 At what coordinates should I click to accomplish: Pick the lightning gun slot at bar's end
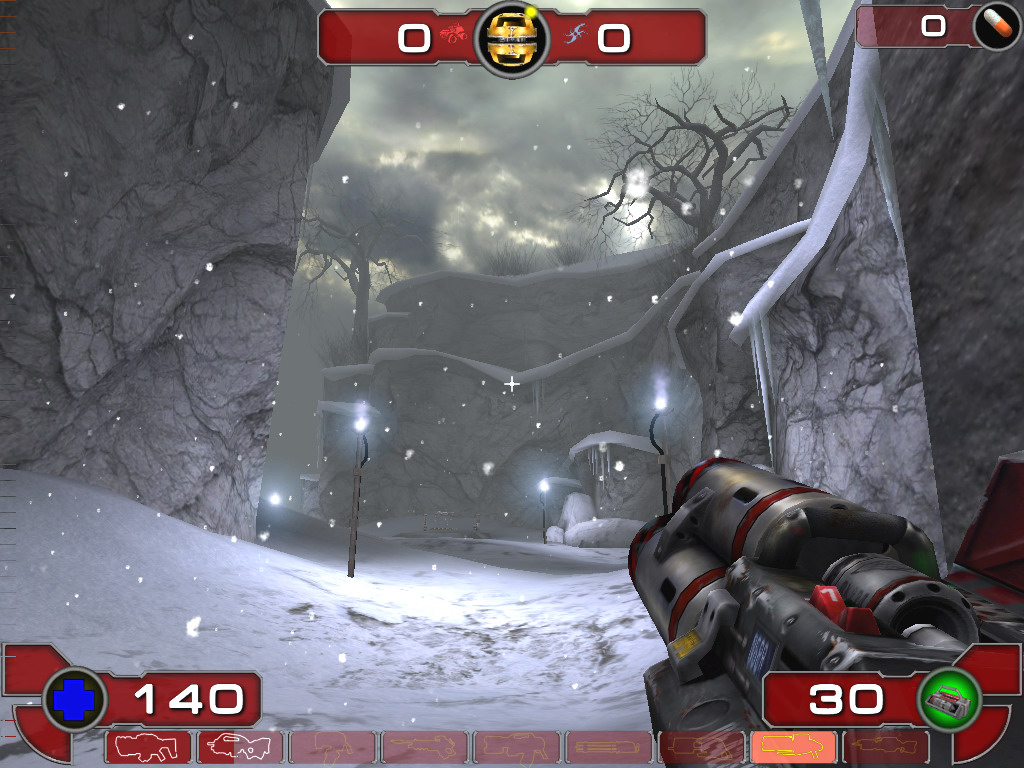[x=885, y=746]
